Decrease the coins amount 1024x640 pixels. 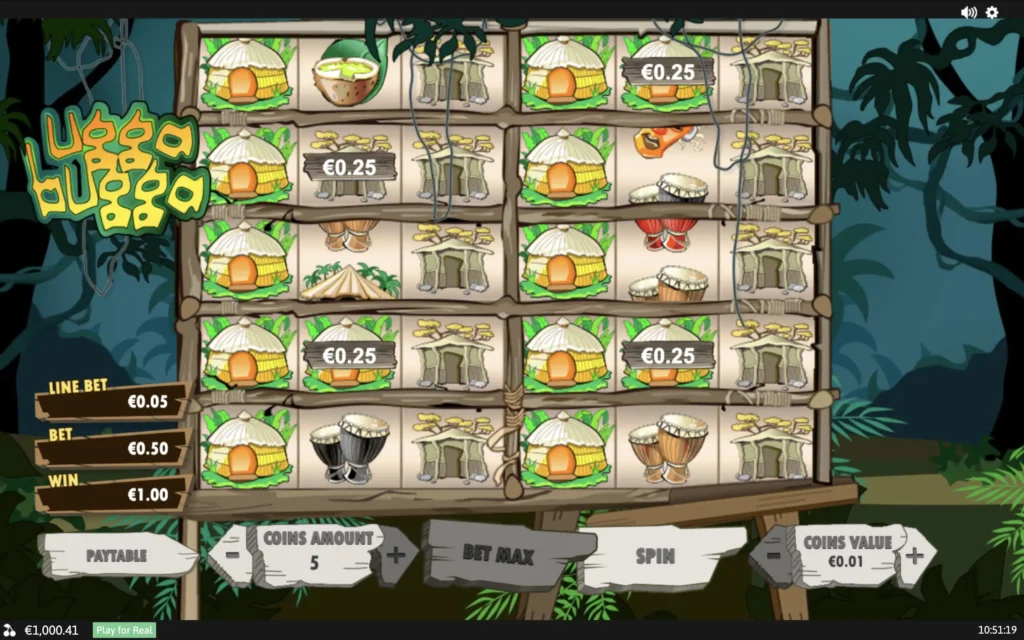pos(231,553)
